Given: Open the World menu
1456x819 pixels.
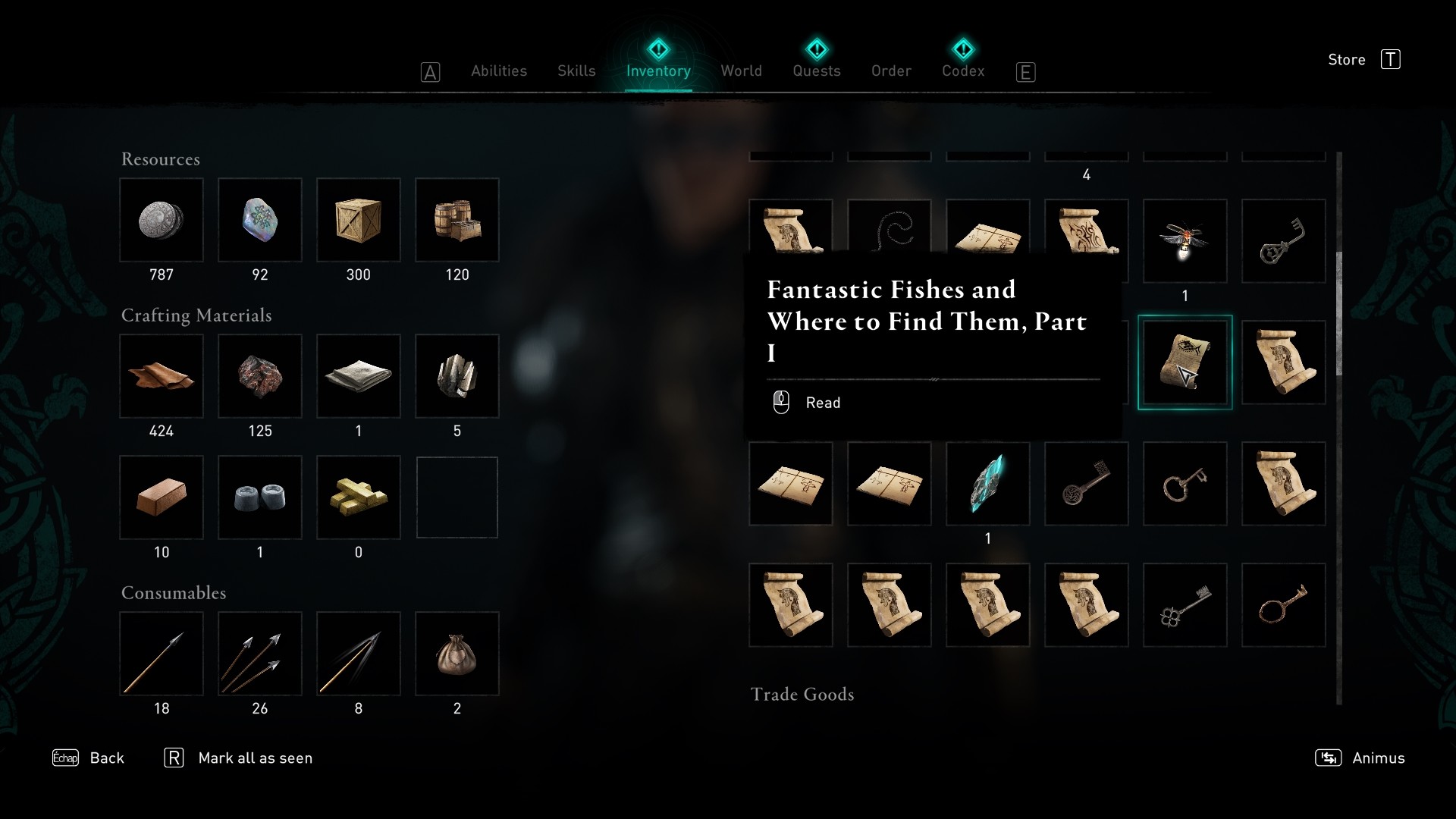Looking at the screenshot, I should (742, 71).
